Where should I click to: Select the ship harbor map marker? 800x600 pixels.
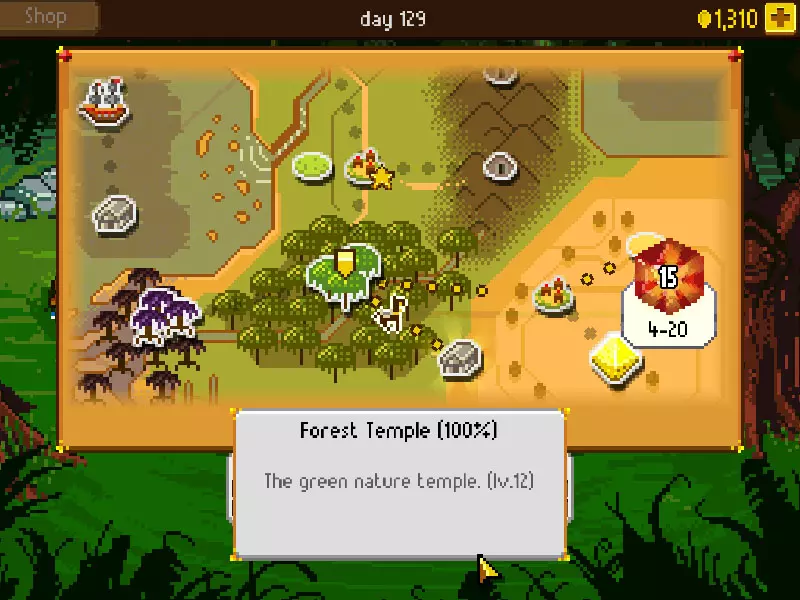(106, 102)
